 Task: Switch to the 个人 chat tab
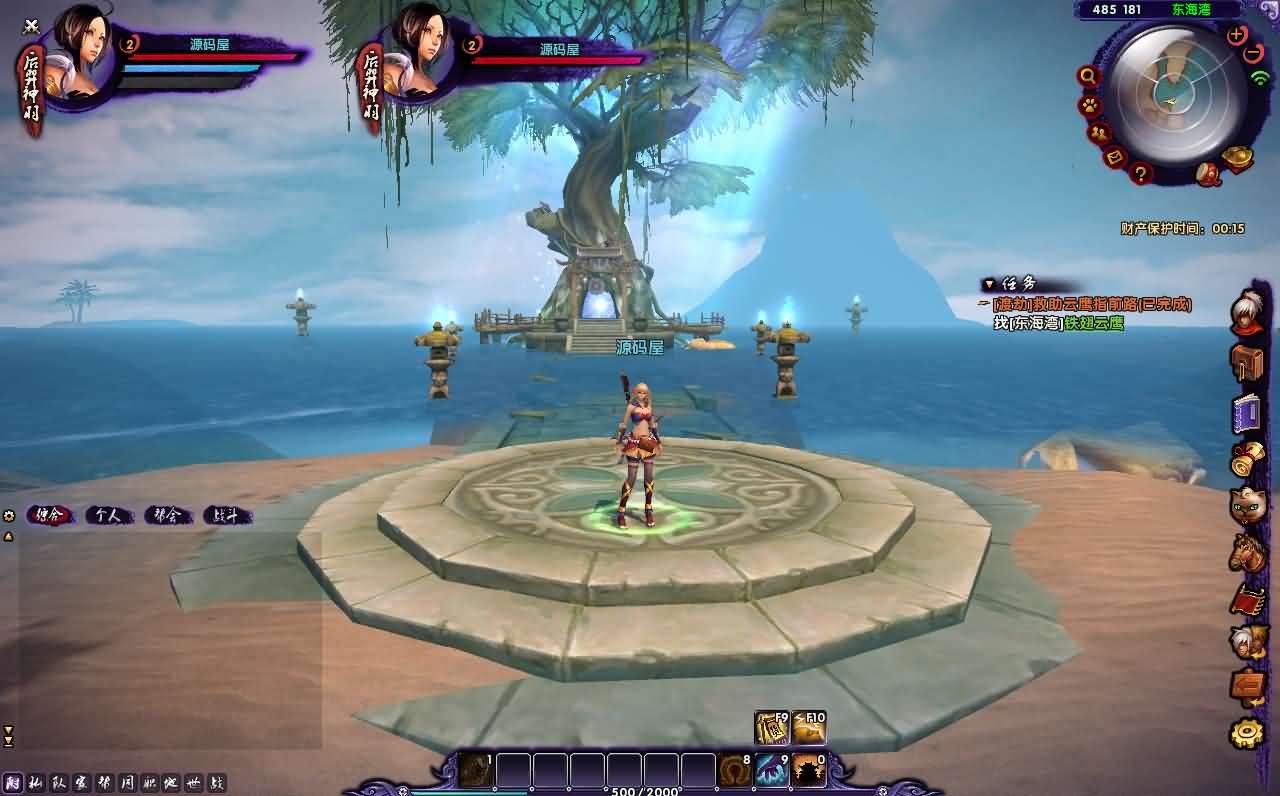click(109, 516)
